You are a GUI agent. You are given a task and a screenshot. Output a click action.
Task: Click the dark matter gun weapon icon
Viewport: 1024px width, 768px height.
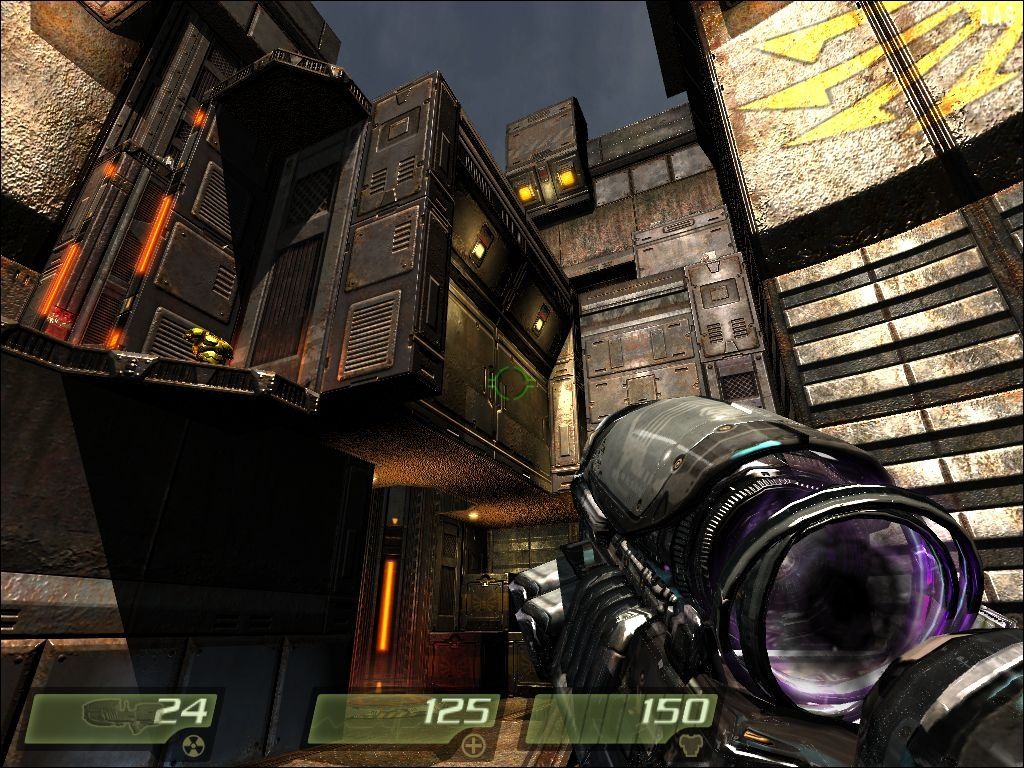[x=113, y=713]
